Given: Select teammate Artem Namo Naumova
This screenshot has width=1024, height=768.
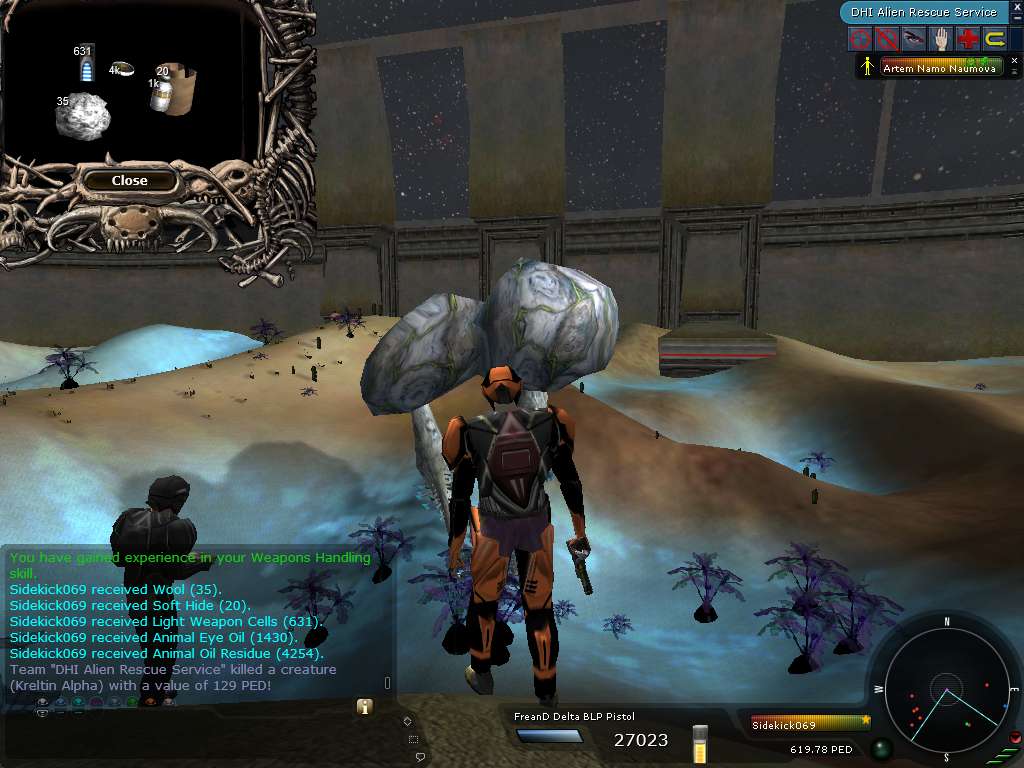Looking at the screenshot, I should tap(938, 68).
